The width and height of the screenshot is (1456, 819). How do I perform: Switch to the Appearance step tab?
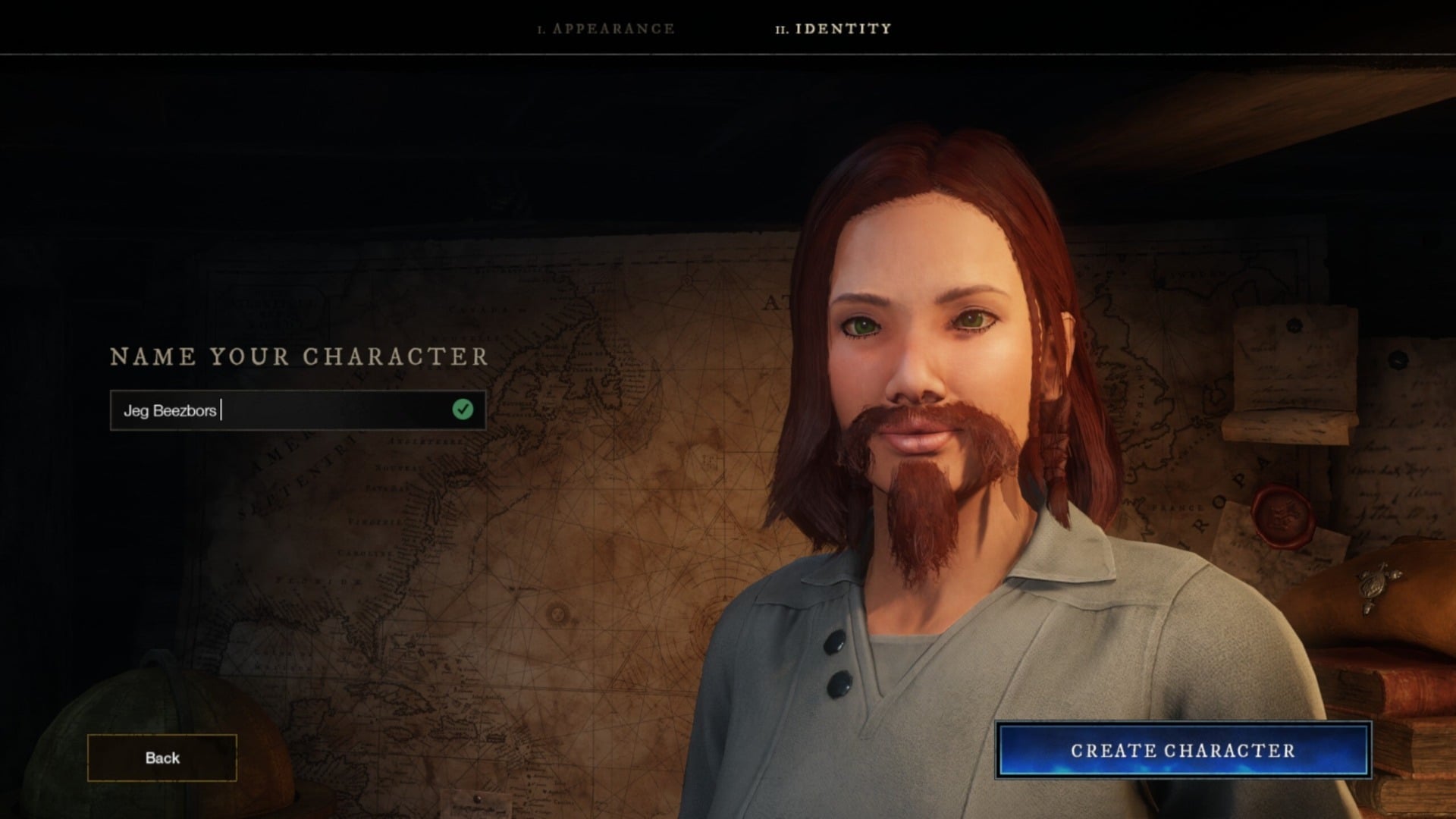click(x=607, y=29)
